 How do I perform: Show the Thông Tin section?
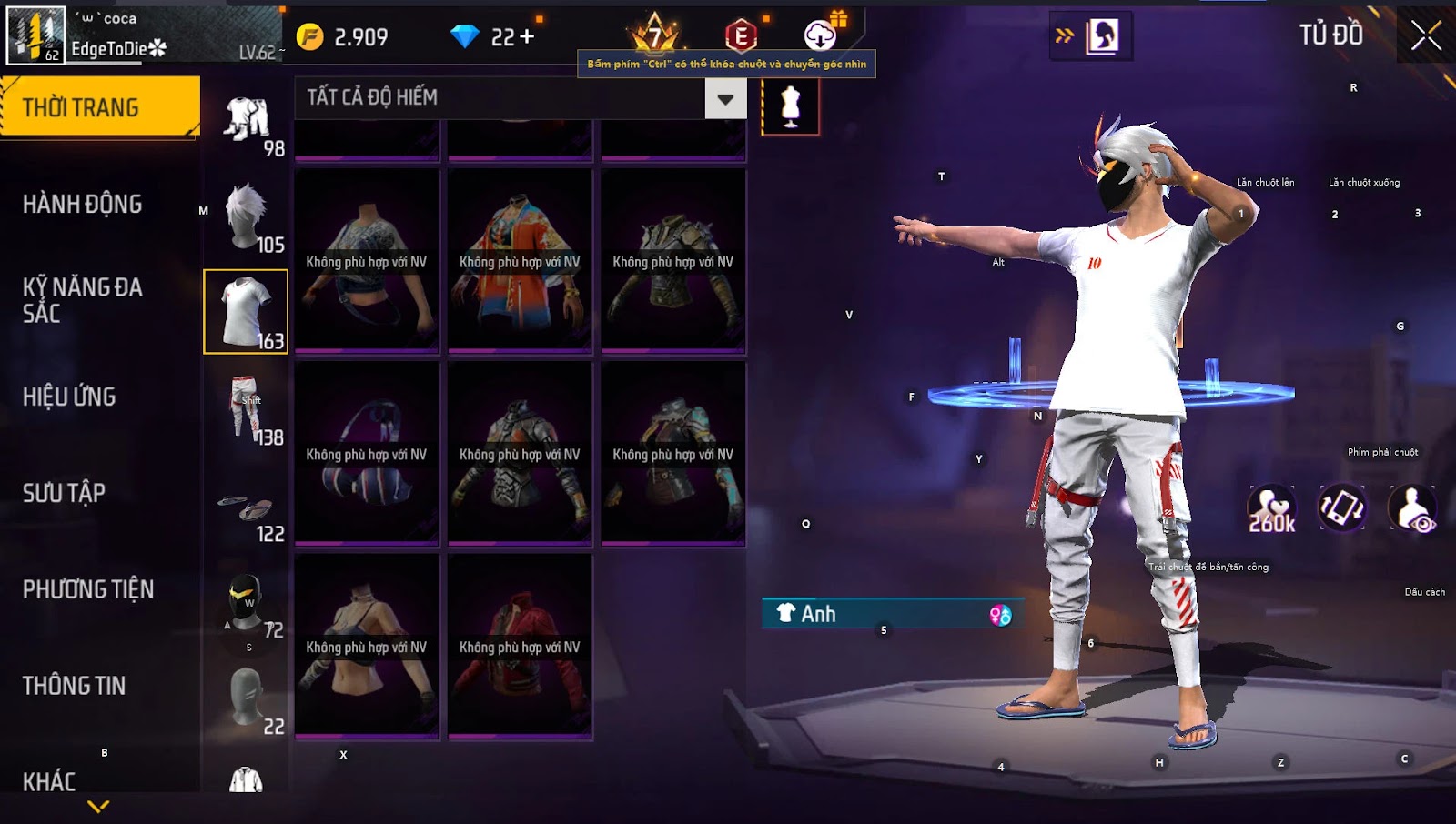(x=74, y=686)
